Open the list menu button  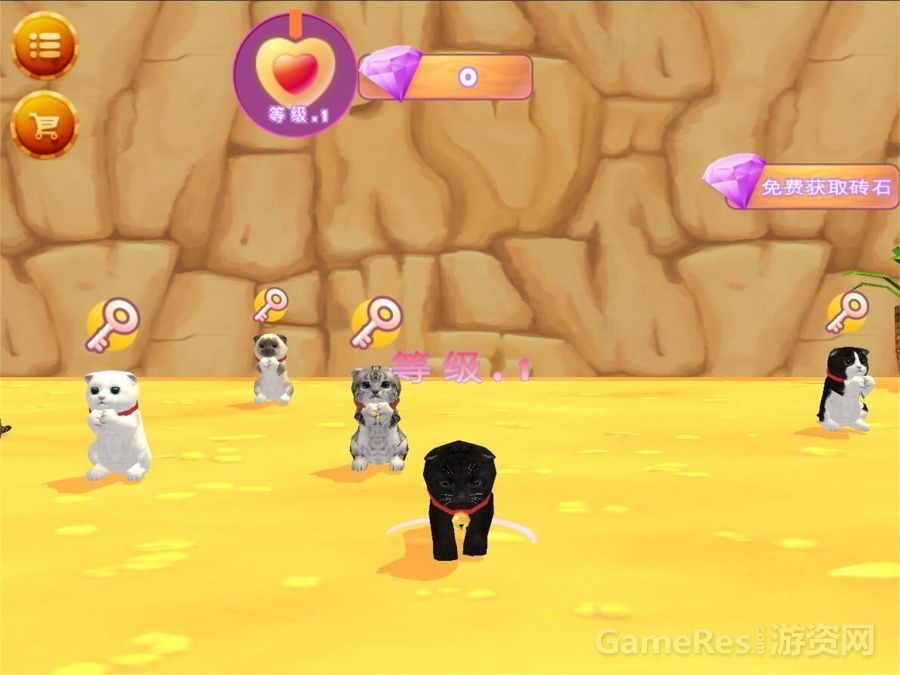[44, 45]
